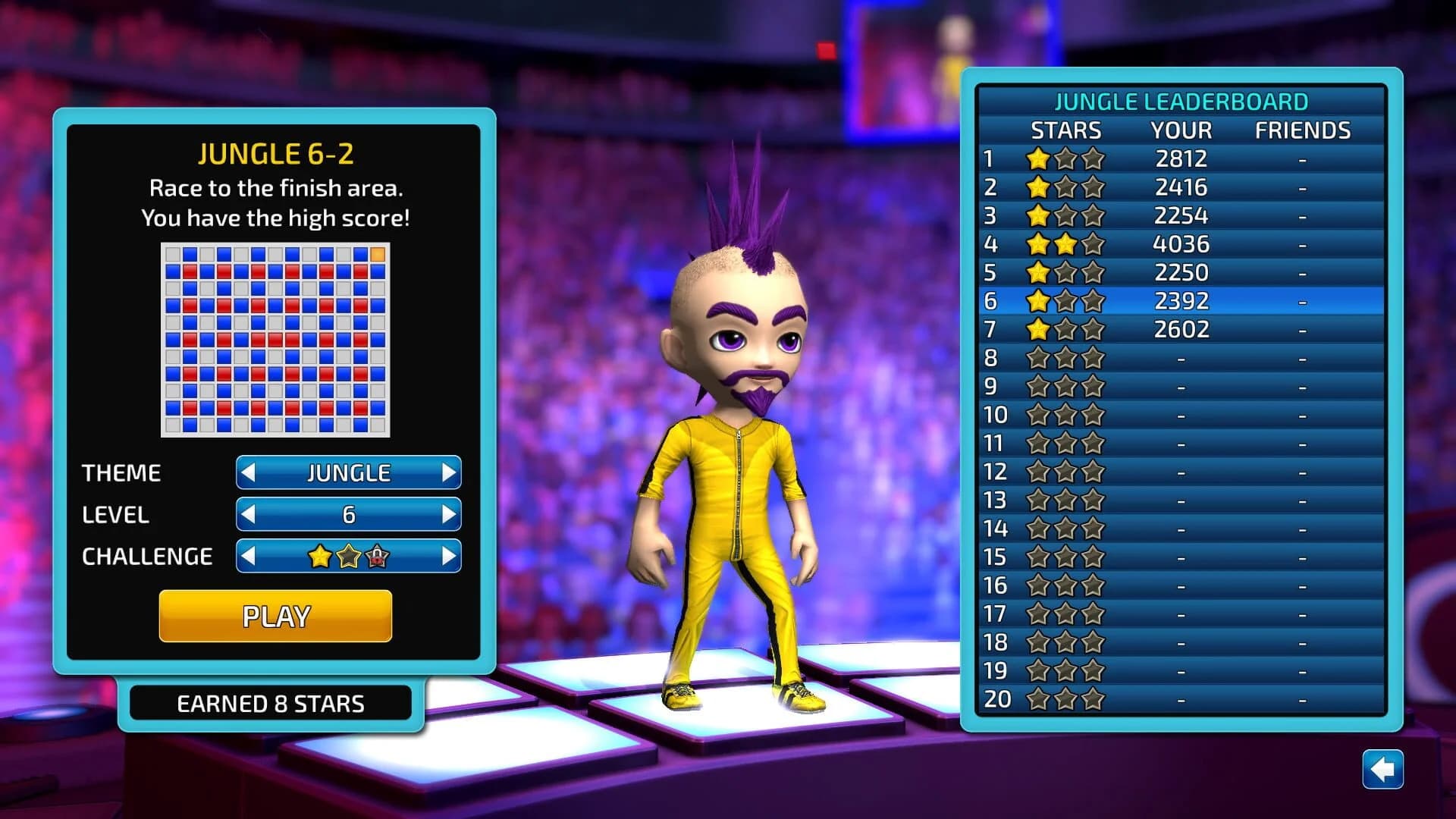Click the EARNED 8 STARS label

click(271, 703)
